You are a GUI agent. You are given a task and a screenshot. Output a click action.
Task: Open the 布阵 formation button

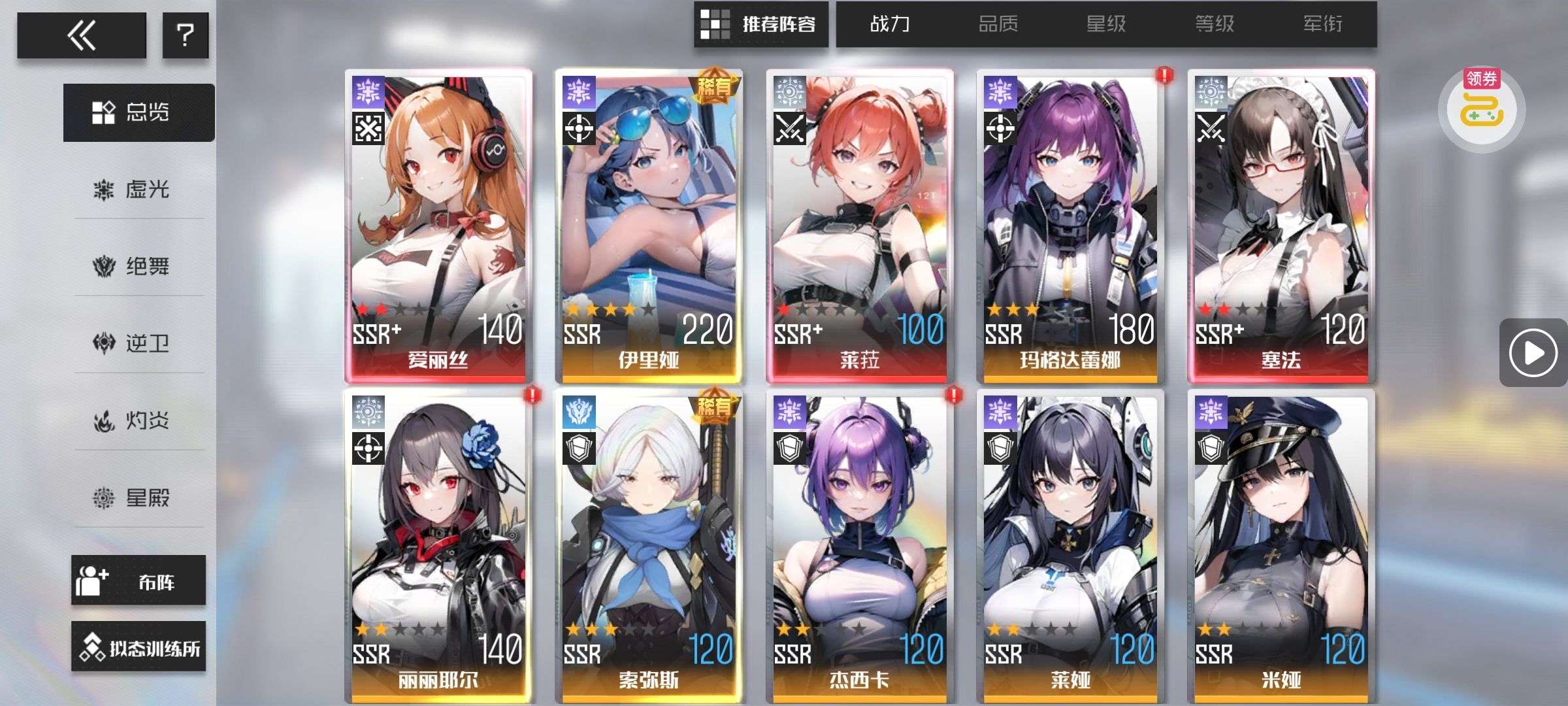point(139,580)
